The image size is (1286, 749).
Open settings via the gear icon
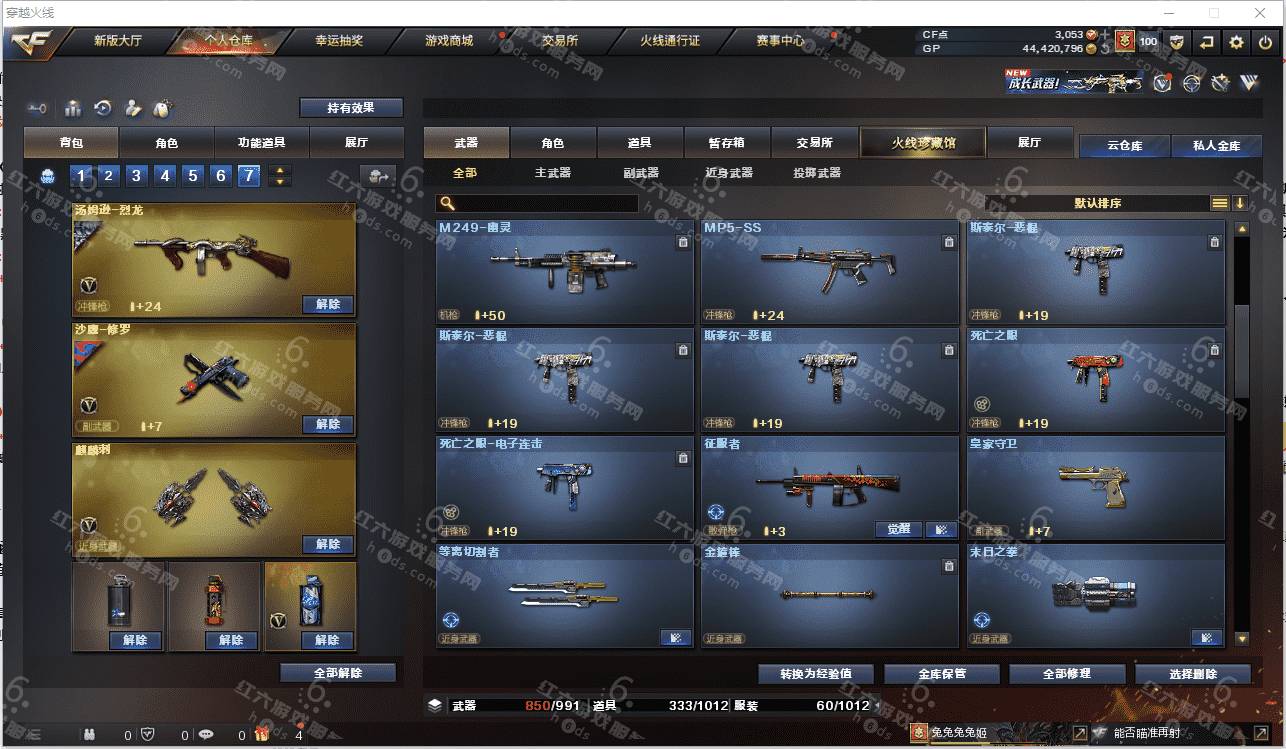(x=1237, y=42)
